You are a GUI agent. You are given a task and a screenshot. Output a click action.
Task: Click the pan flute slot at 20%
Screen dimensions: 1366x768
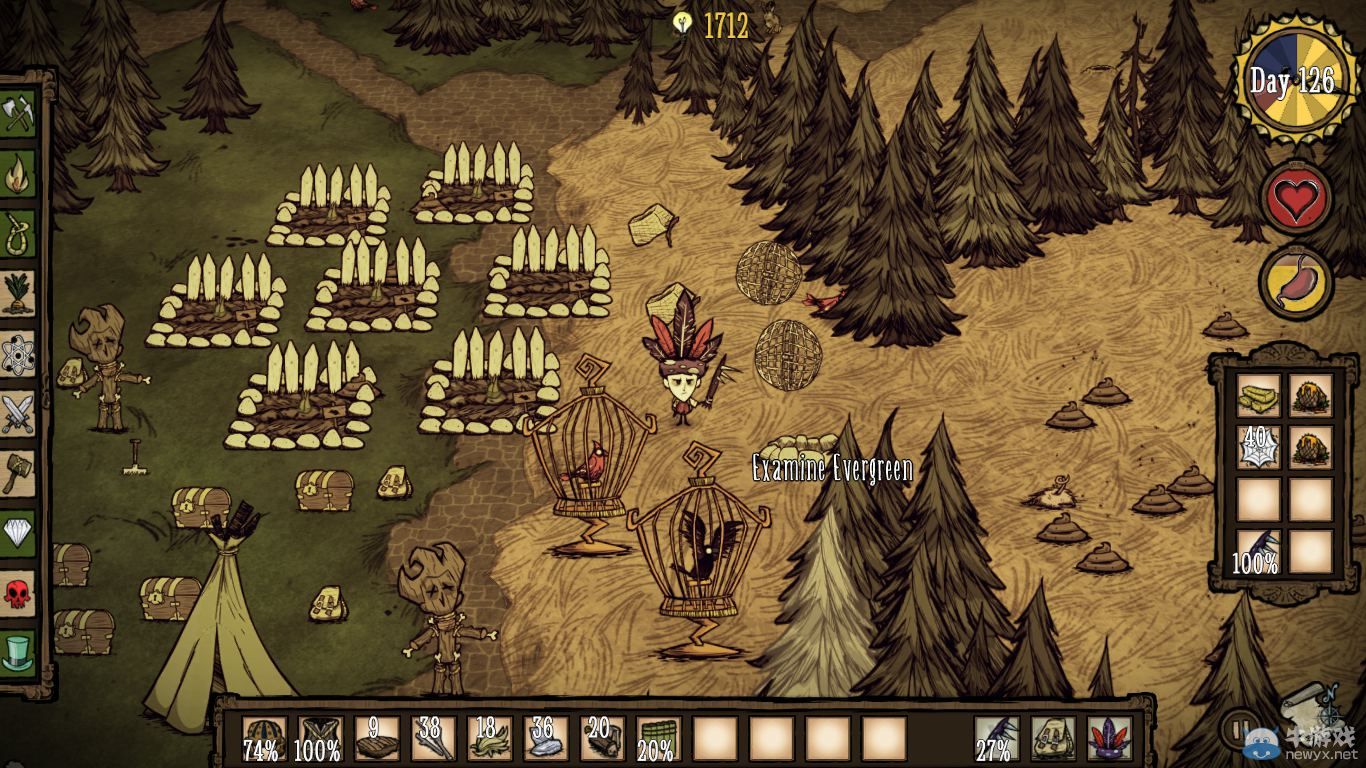point(658,738)
